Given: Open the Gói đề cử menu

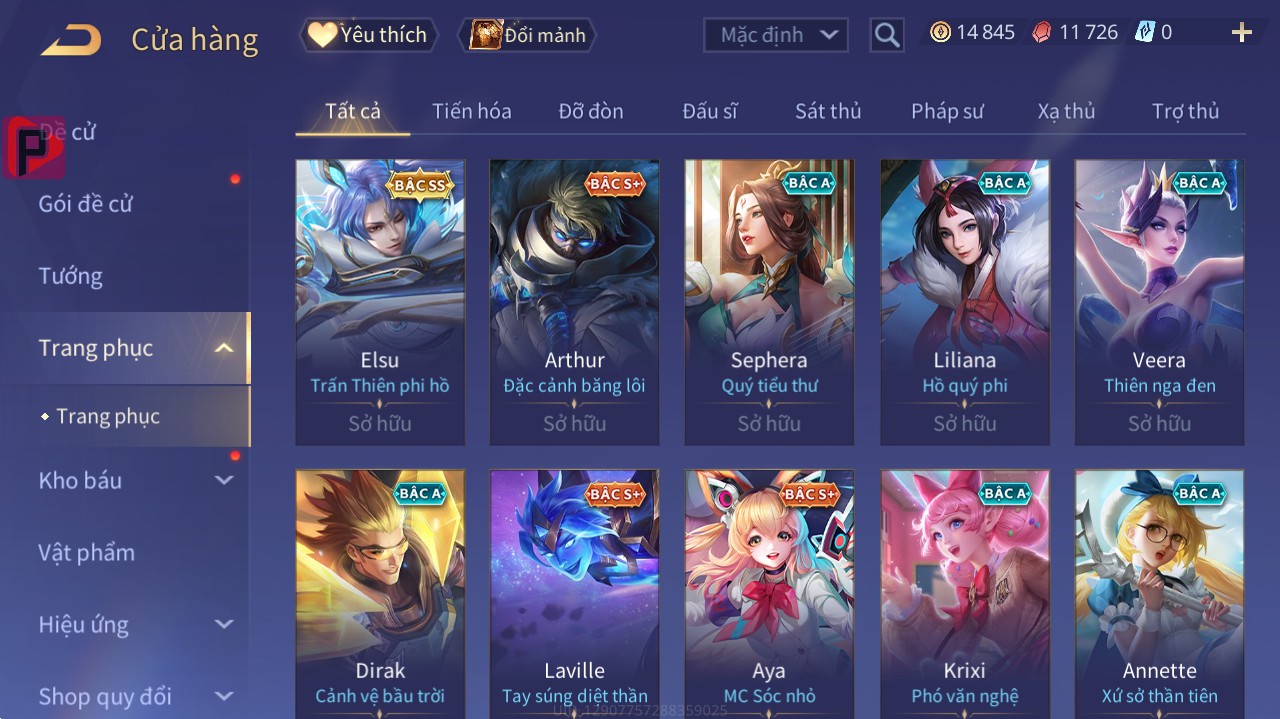Looking at the screenshot, I should click(x=86, y=204).
